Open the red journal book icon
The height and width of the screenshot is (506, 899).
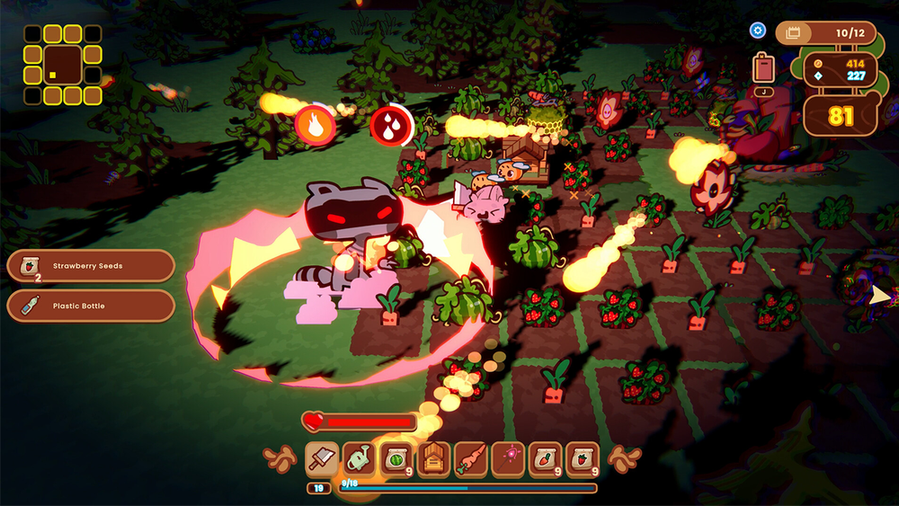(764, 69)
